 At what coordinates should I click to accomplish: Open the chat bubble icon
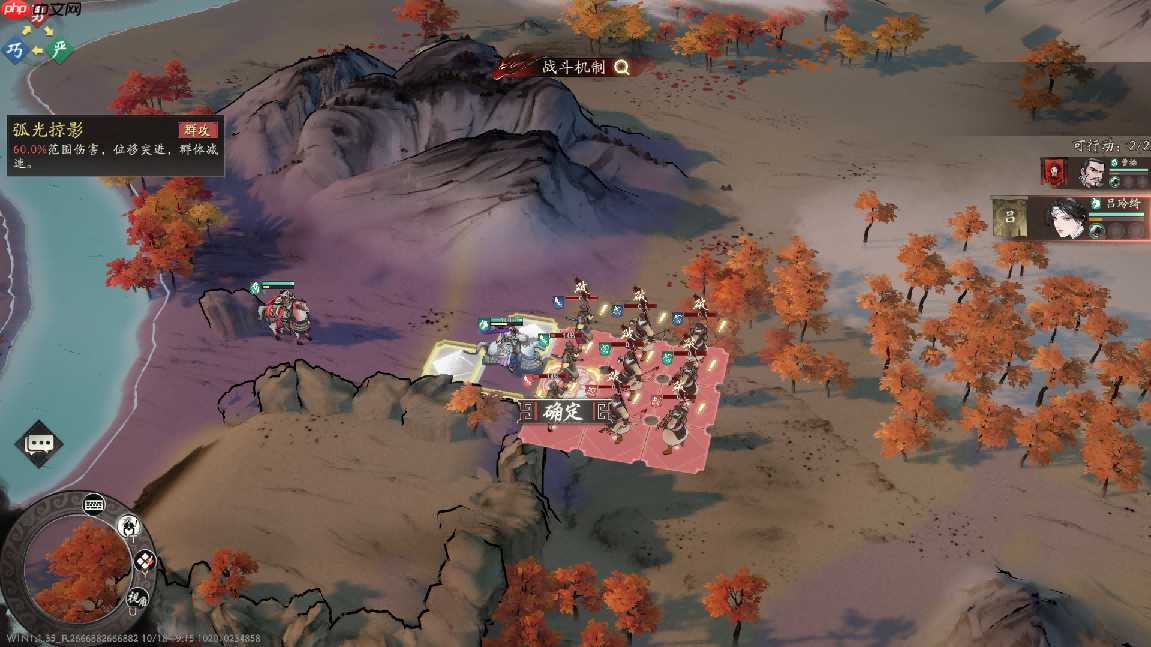coord(39,443)
